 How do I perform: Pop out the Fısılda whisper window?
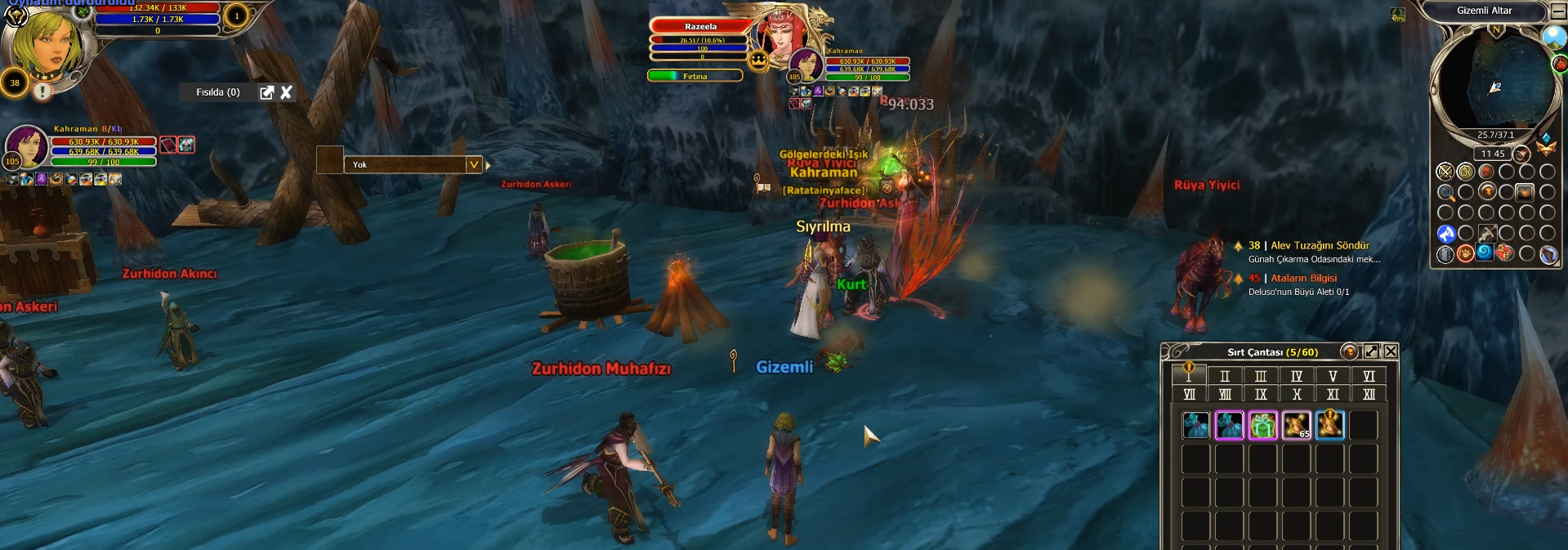266,92
